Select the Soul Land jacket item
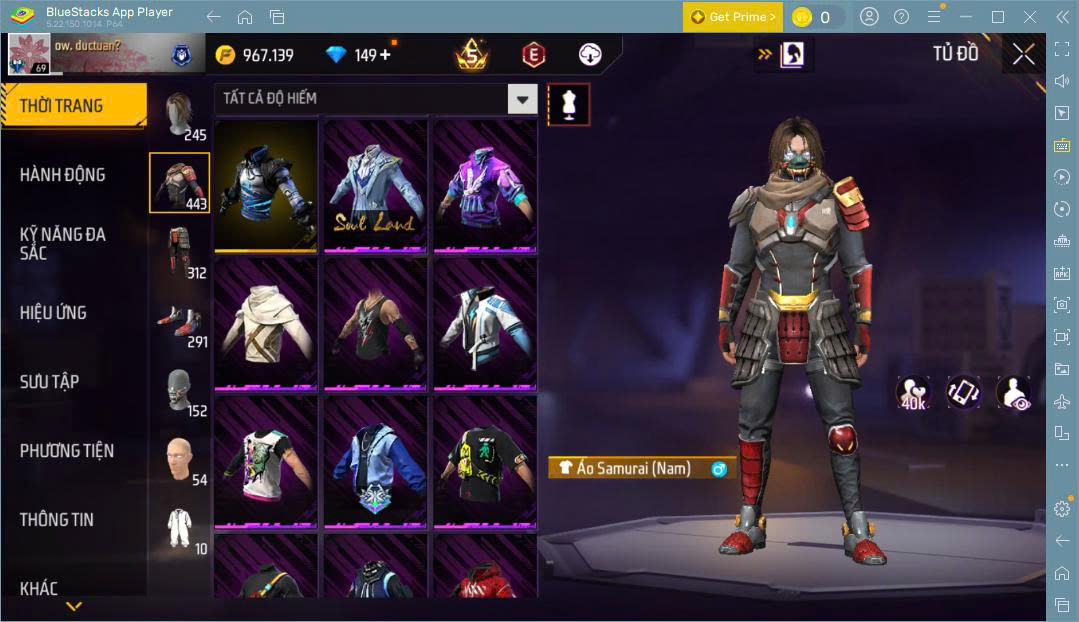The height and width of the screenshot is (622, 1079). click(375, 185)
